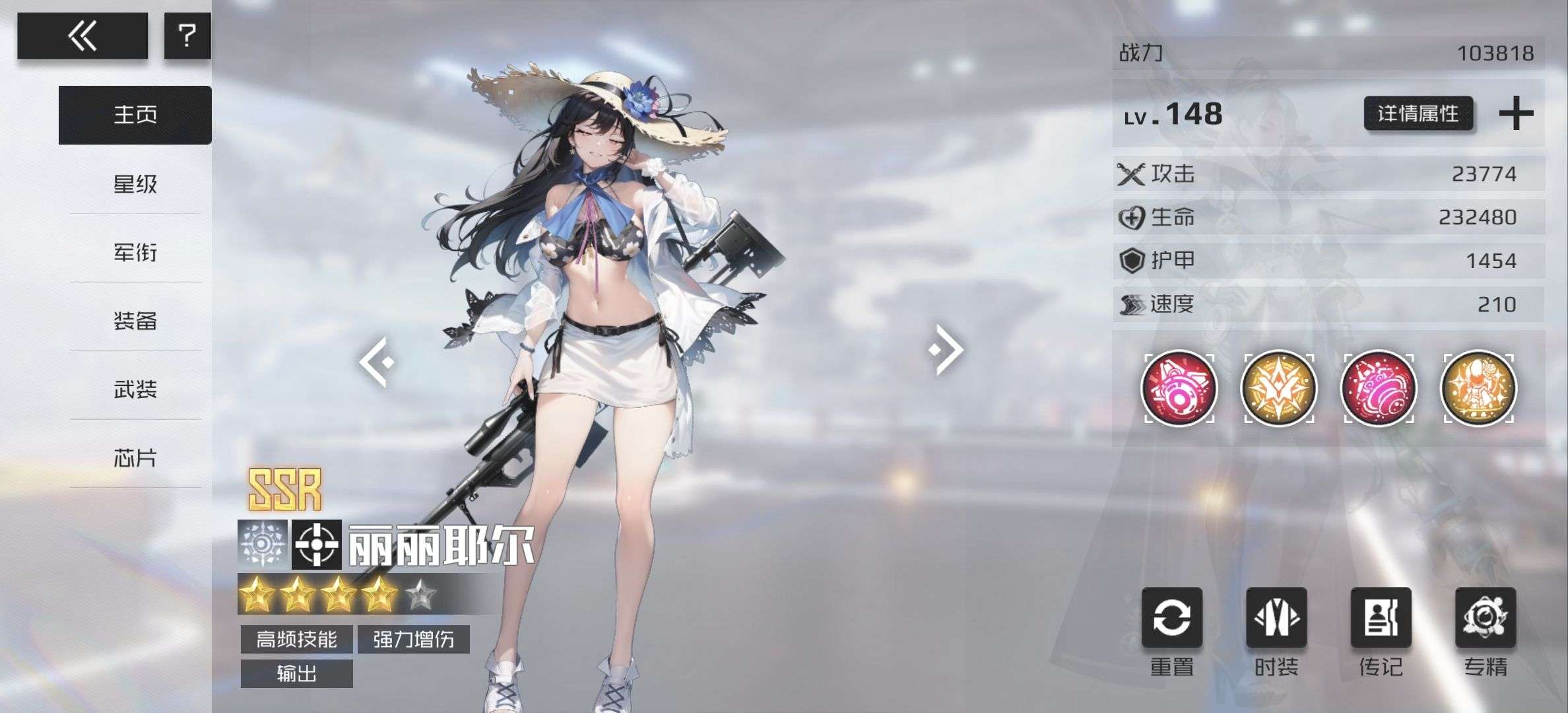Open the question mark help button

click(187, 36)
